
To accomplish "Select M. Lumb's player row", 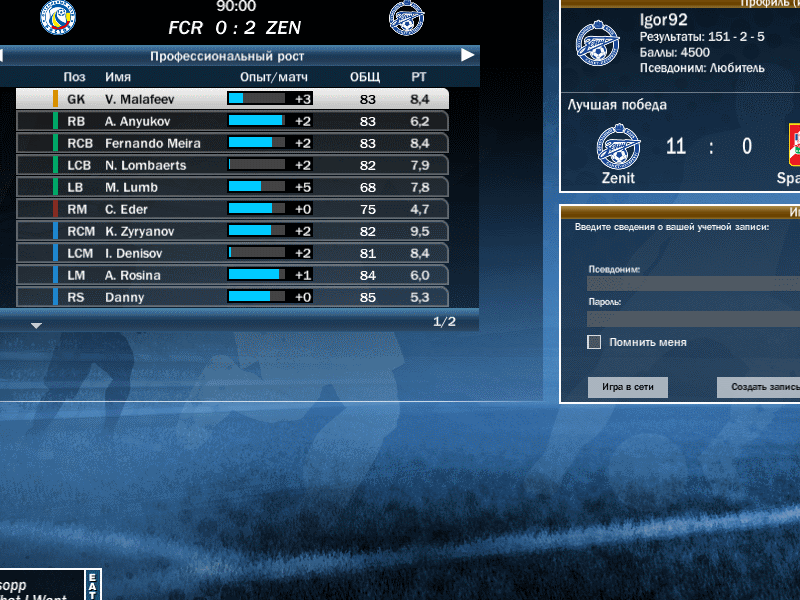I will [232, 187].
